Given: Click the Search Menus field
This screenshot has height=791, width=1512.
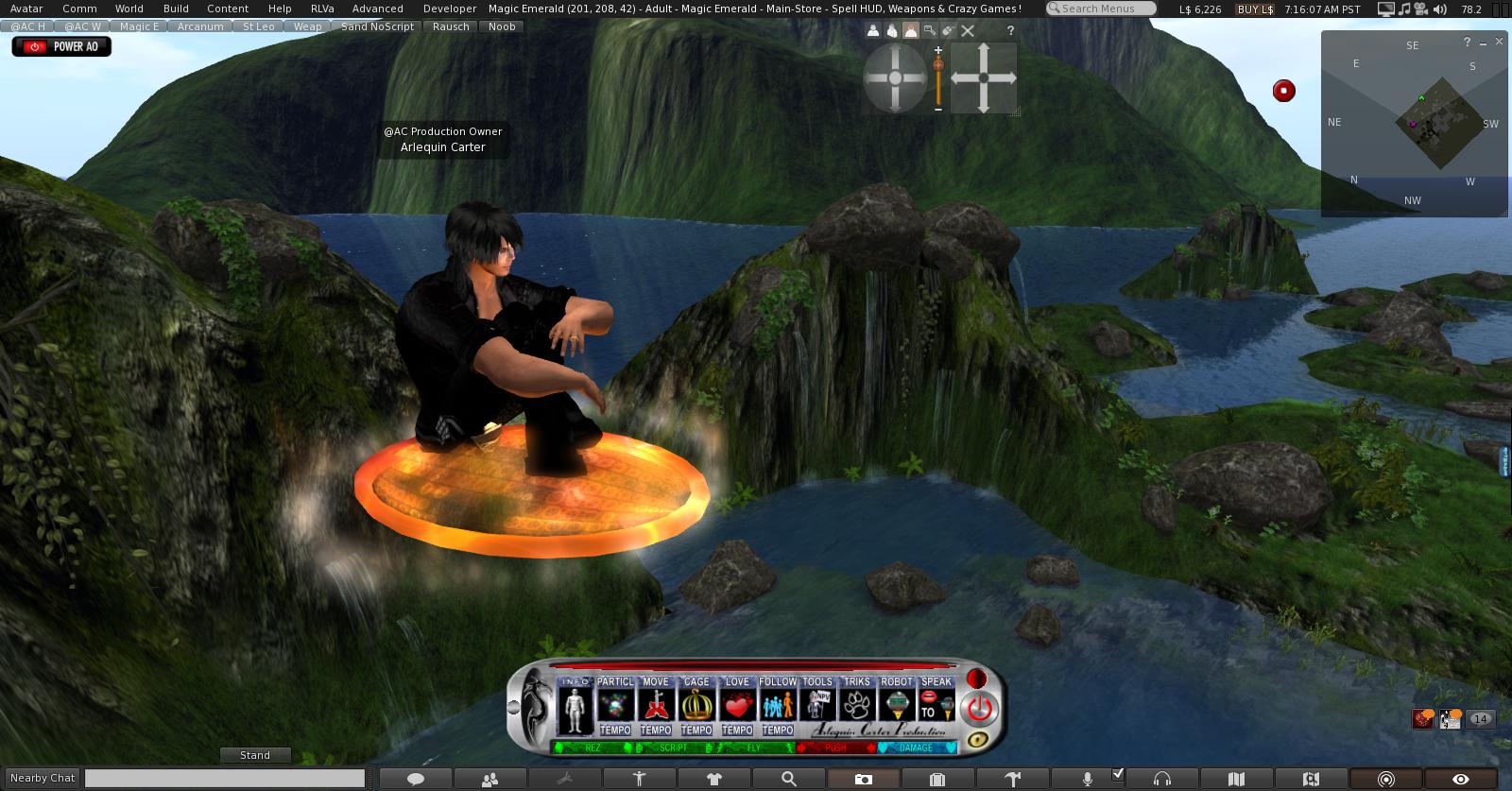Looking at the screenshot, I should 1102,9.
